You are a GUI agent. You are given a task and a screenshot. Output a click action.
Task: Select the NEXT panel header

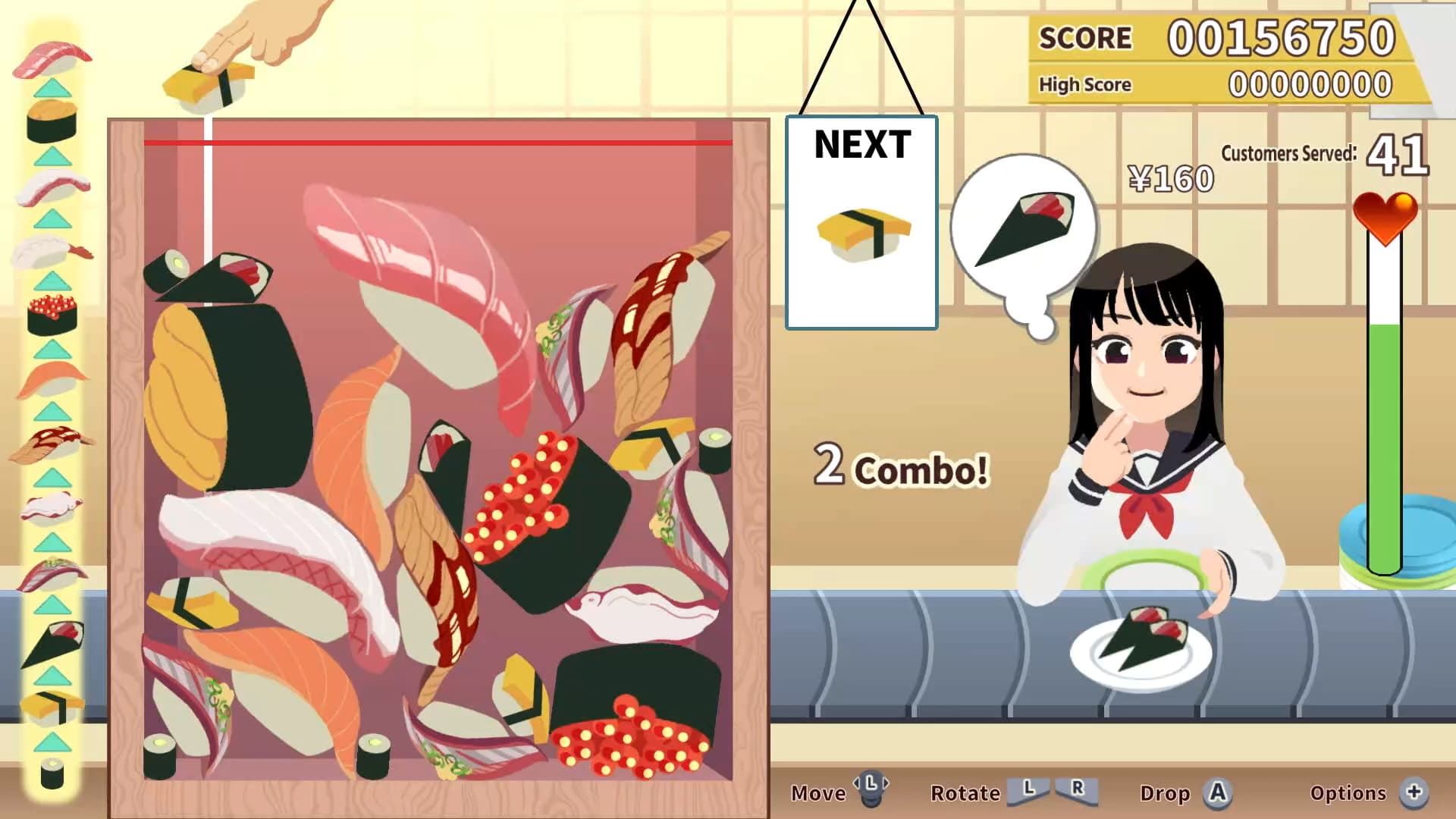[x=861, y=145]
